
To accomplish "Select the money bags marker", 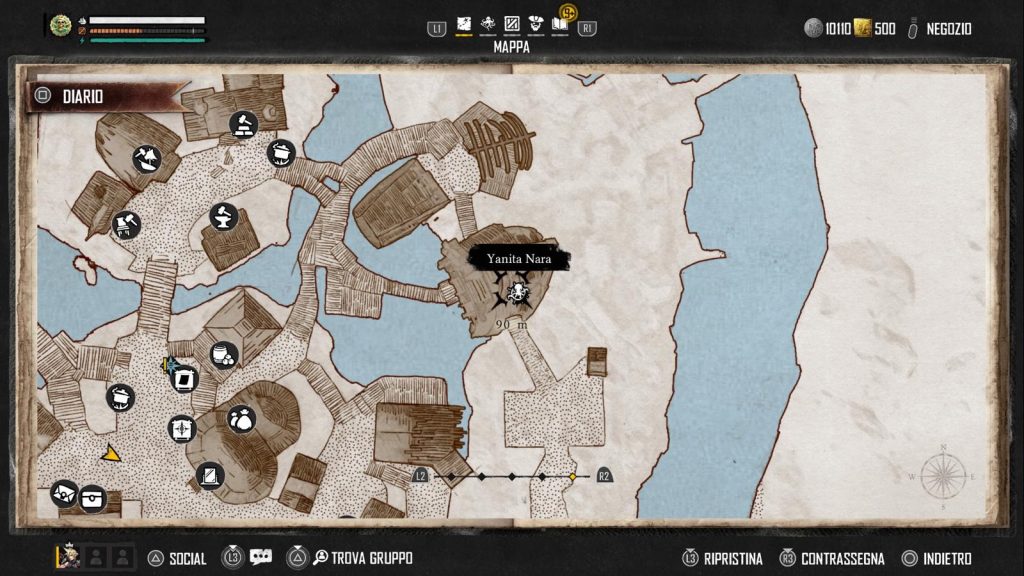I will 241,419.
